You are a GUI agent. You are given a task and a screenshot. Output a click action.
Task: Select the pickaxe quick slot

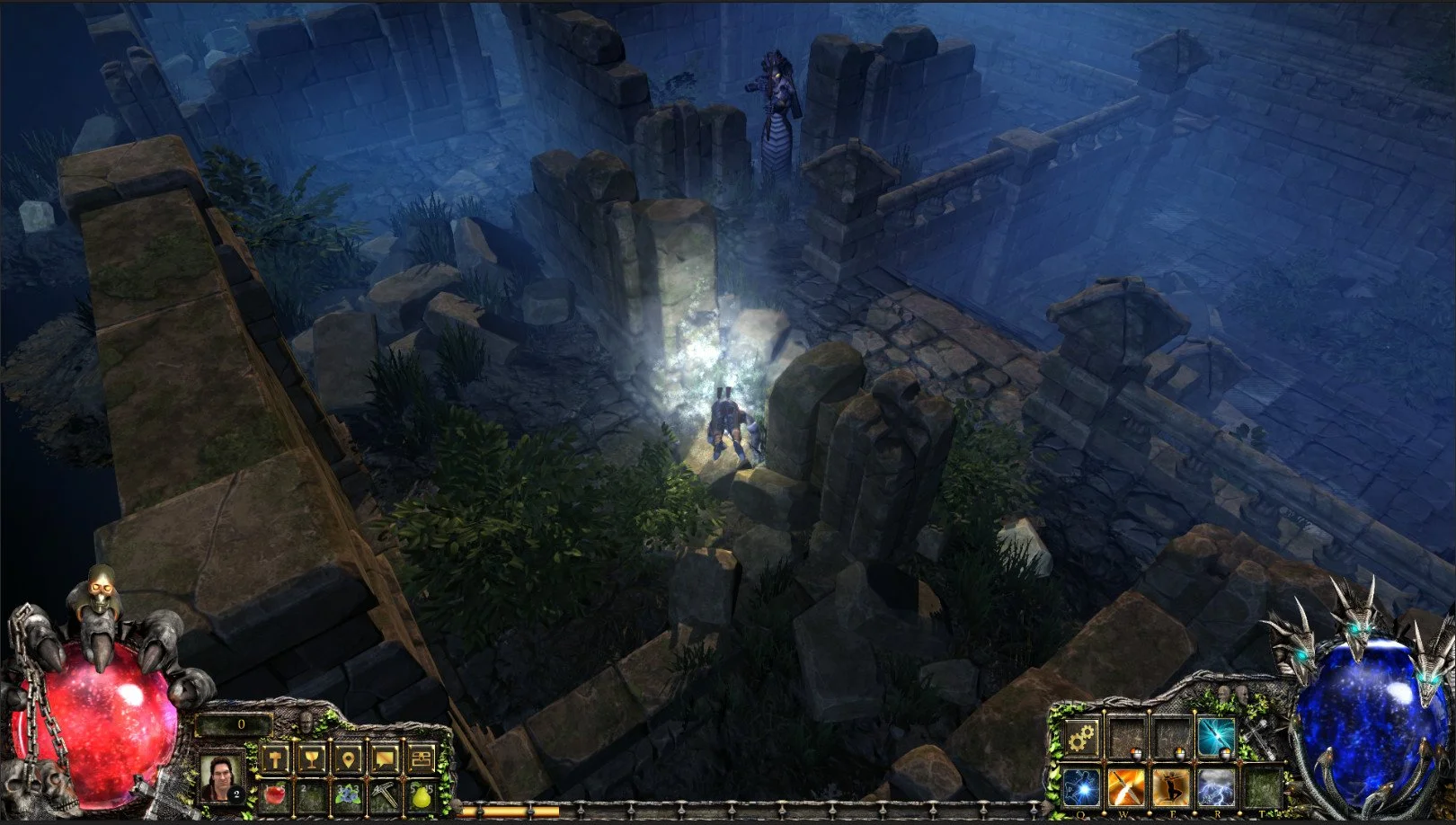tap(385, 794)
